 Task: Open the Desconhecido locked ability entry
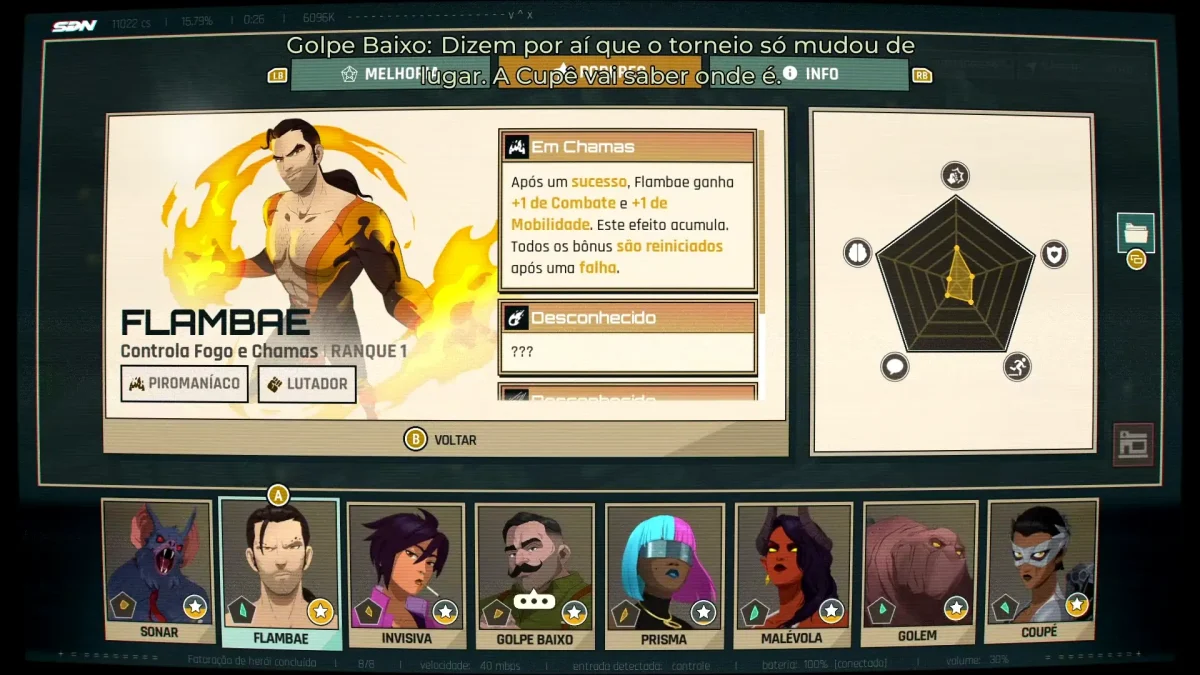pyautogui.click(x=627, y=318)
